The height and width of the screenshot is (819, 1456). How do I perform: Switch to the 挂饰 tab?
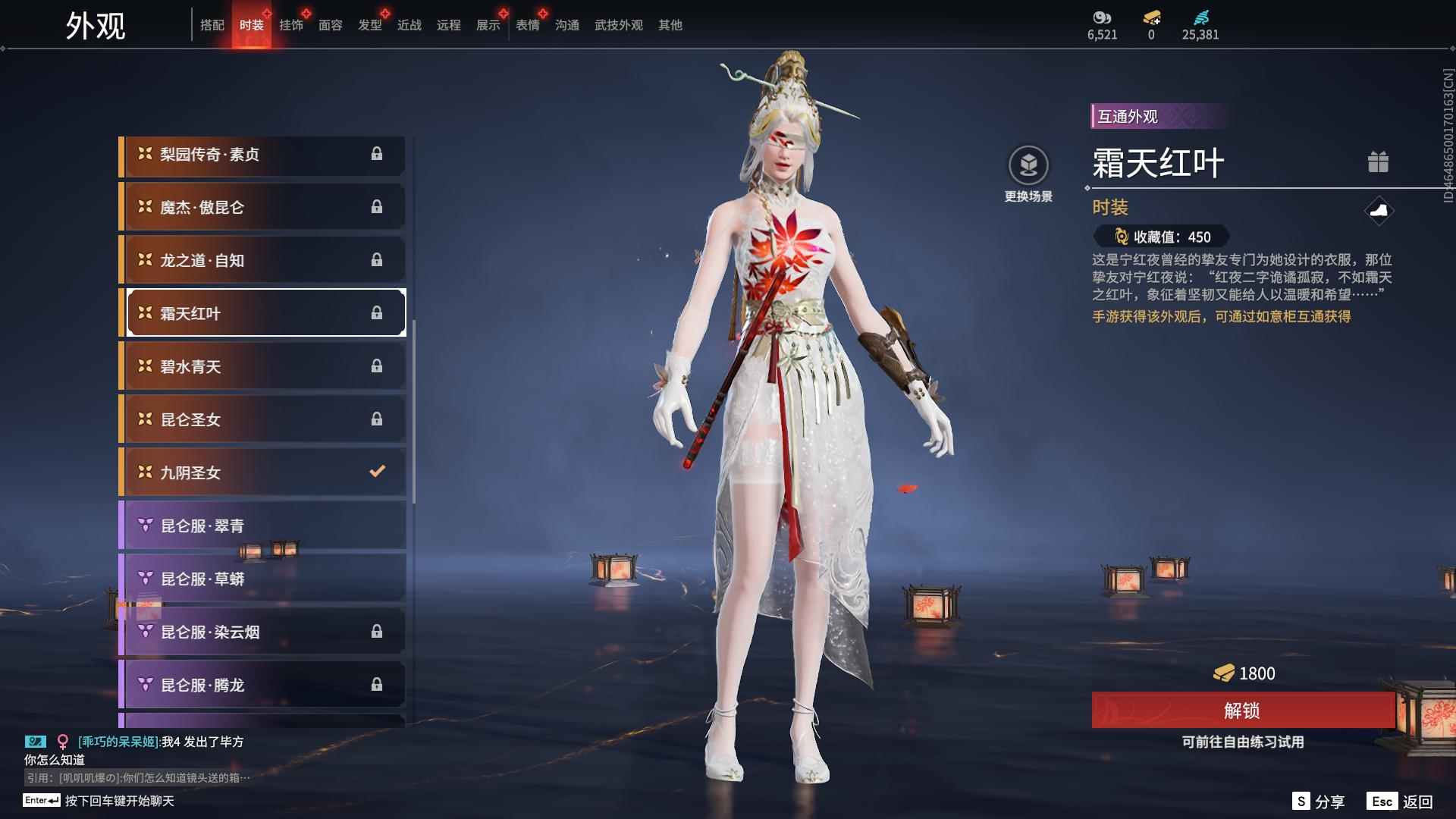point(292,24)
